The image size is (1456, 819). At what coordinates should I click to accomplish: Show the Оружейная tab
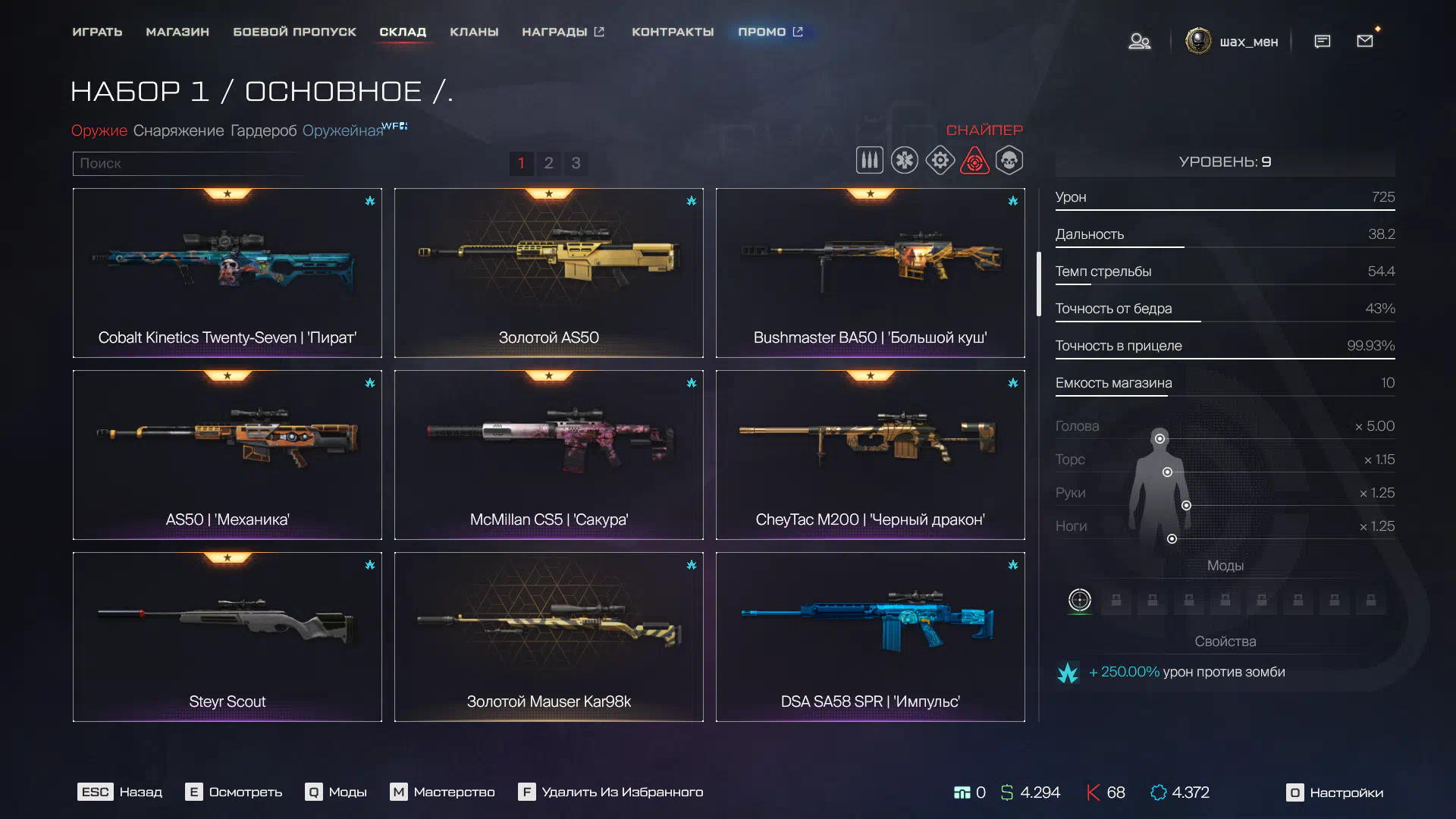[343, 130]
